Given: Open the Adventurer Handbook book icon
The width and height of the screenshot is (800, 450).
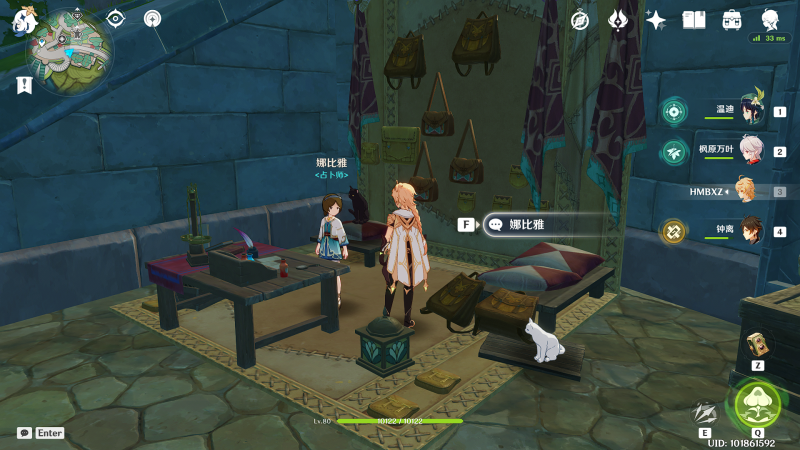Looking at the screenshot, I should tap(694, 20).
